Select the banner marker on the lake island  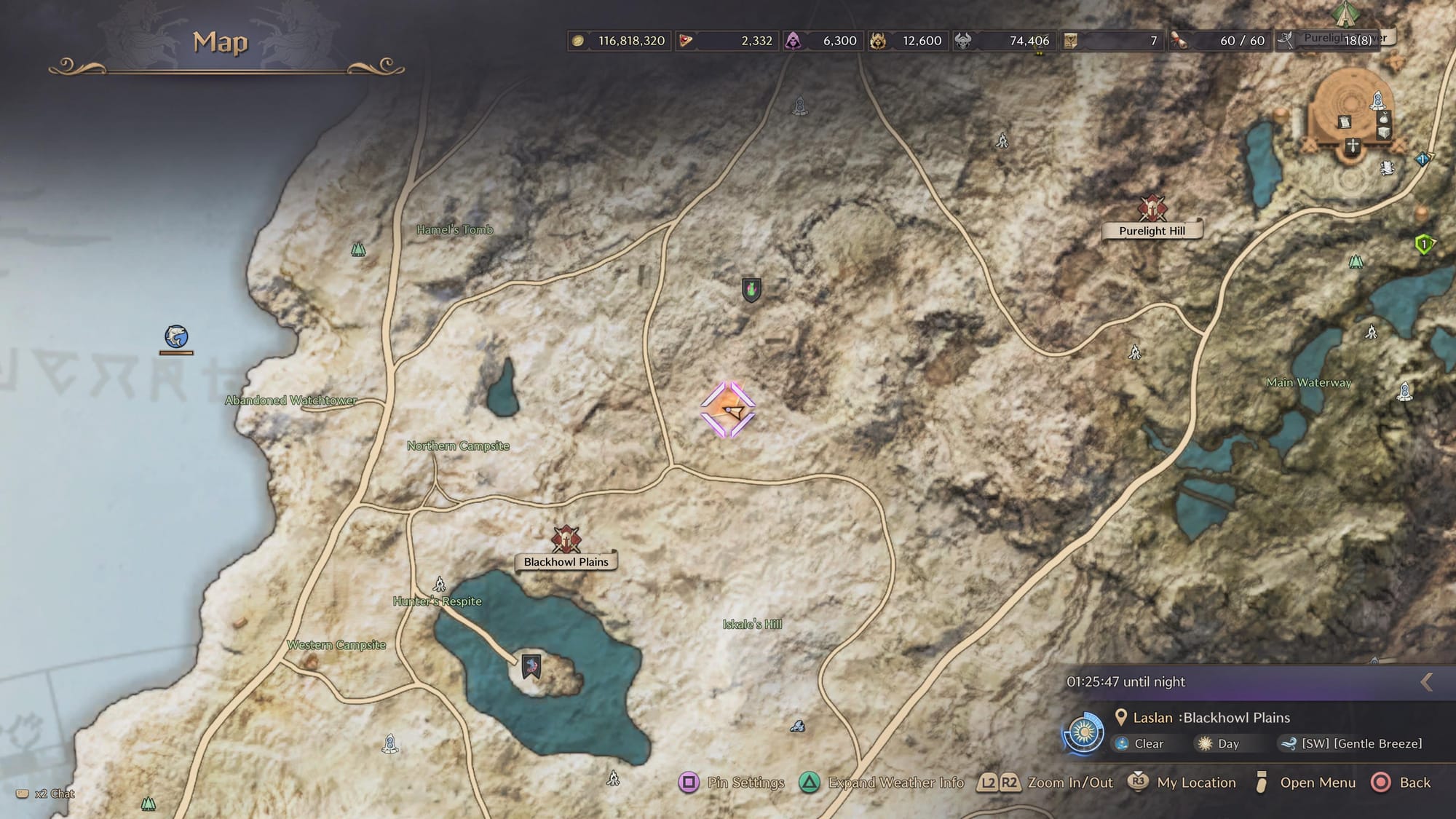pyautogui.click(x=531, y=665)
